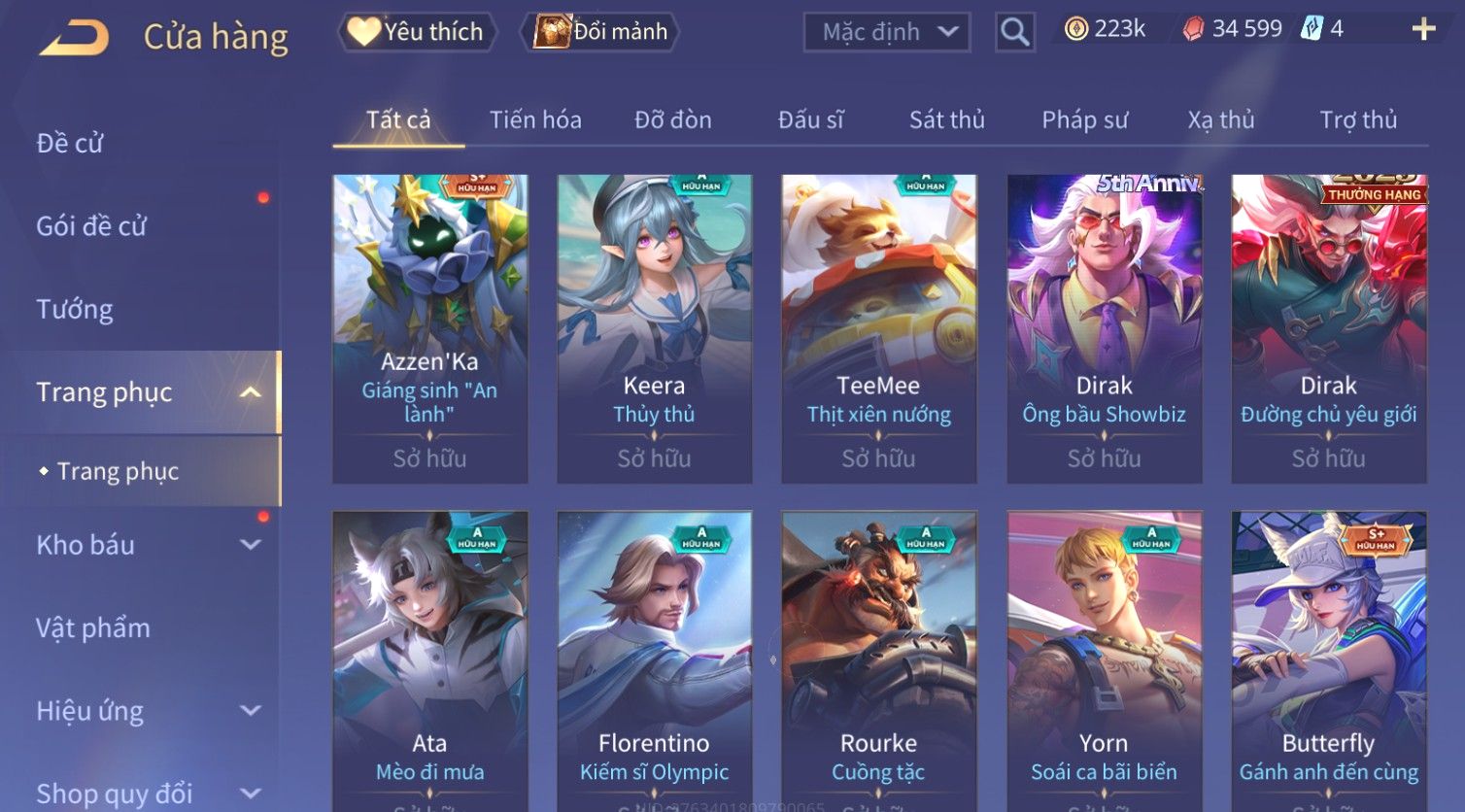Select the Đỡ đòn tab

tap(673, 119)
